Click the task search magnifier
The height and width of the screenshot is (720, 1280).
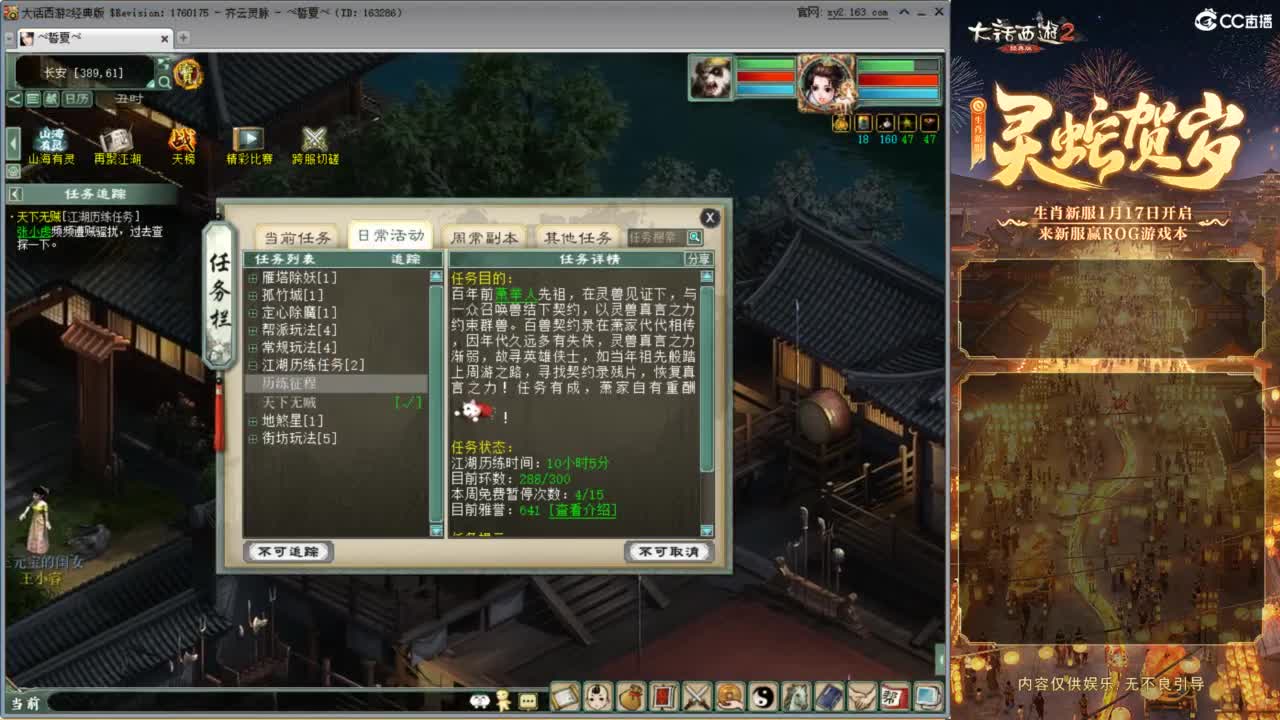(693, 238)
